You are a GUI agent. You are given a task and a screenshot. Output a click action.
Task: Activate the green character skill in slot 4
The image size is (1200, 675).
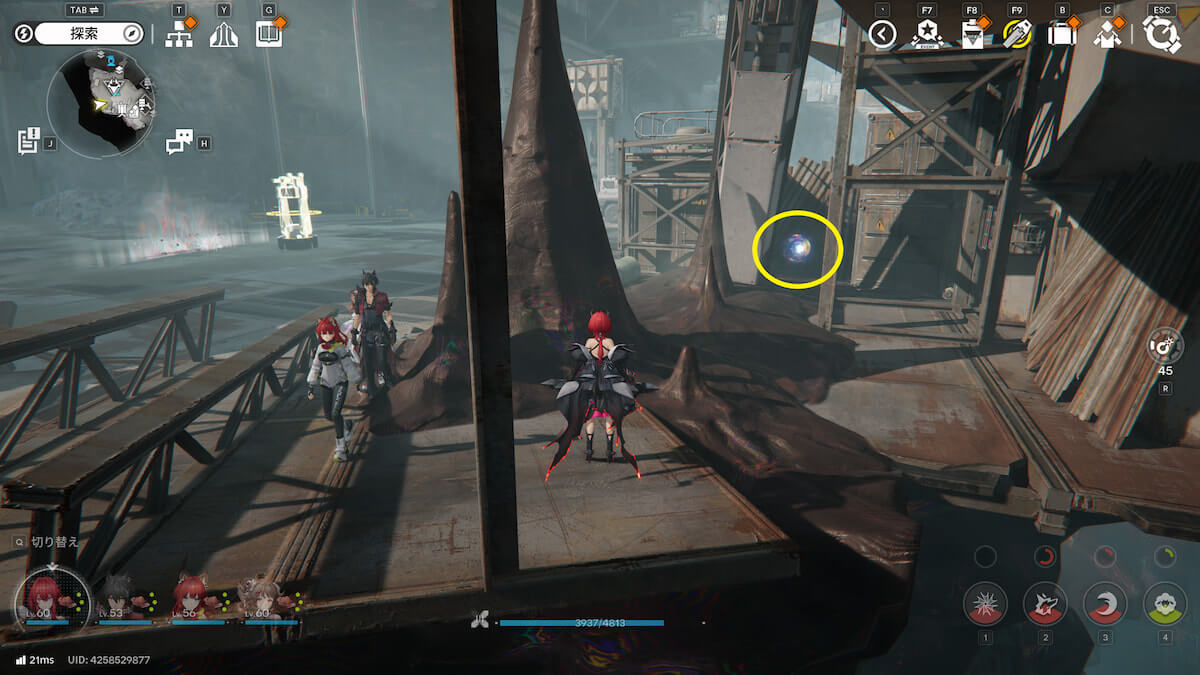pyautogui.click(x=1164, y=603)
